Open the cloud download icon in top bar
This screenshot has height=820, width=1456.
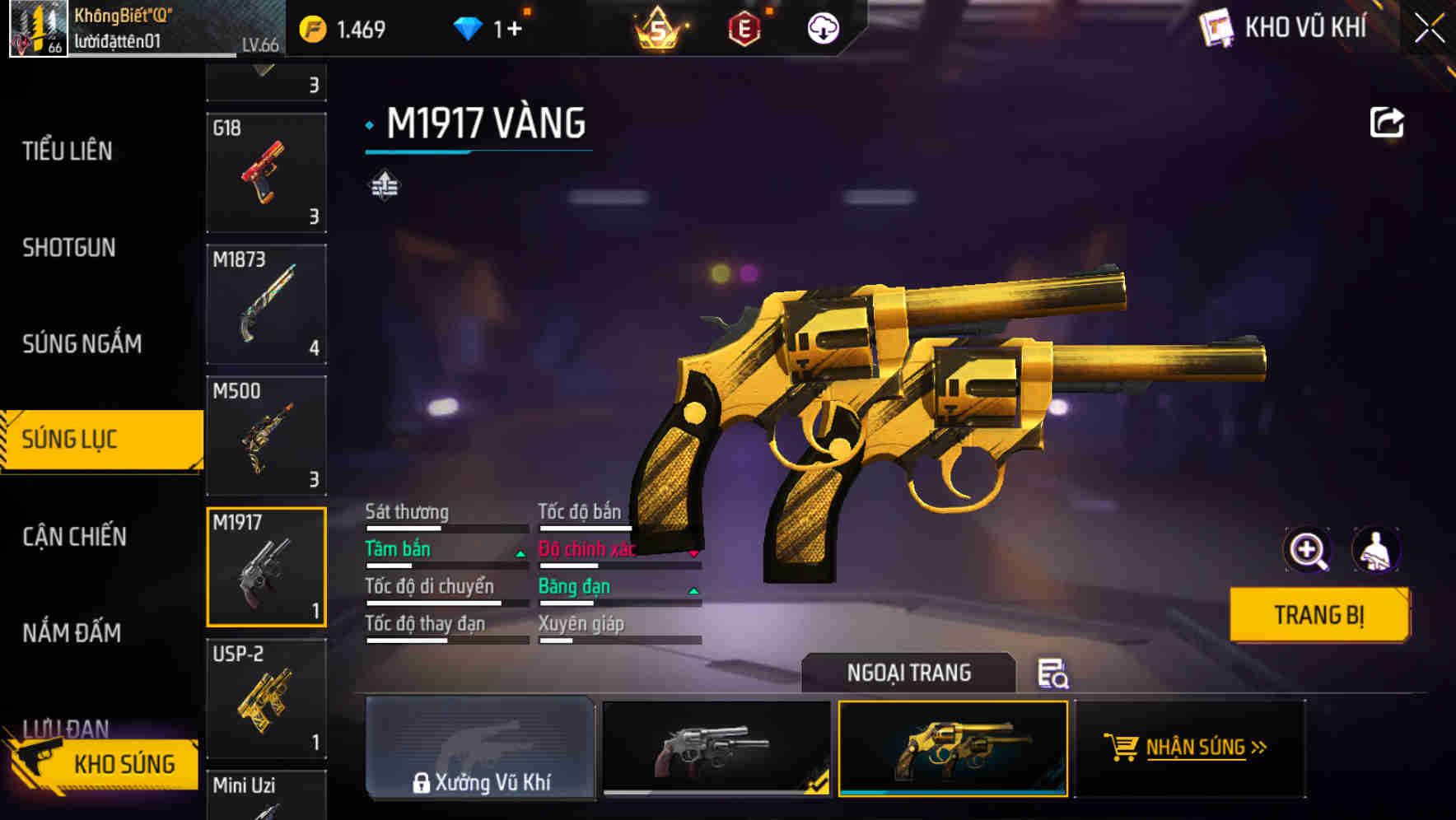click(821, 27)
